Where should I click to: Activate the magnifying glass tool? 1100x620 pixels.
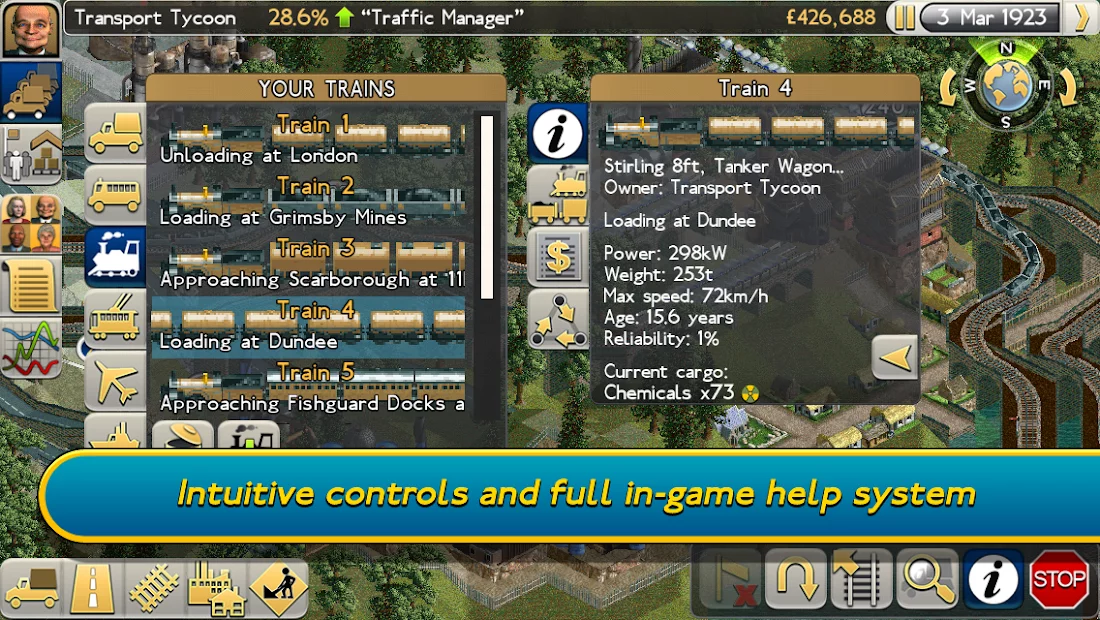[927, 580]
